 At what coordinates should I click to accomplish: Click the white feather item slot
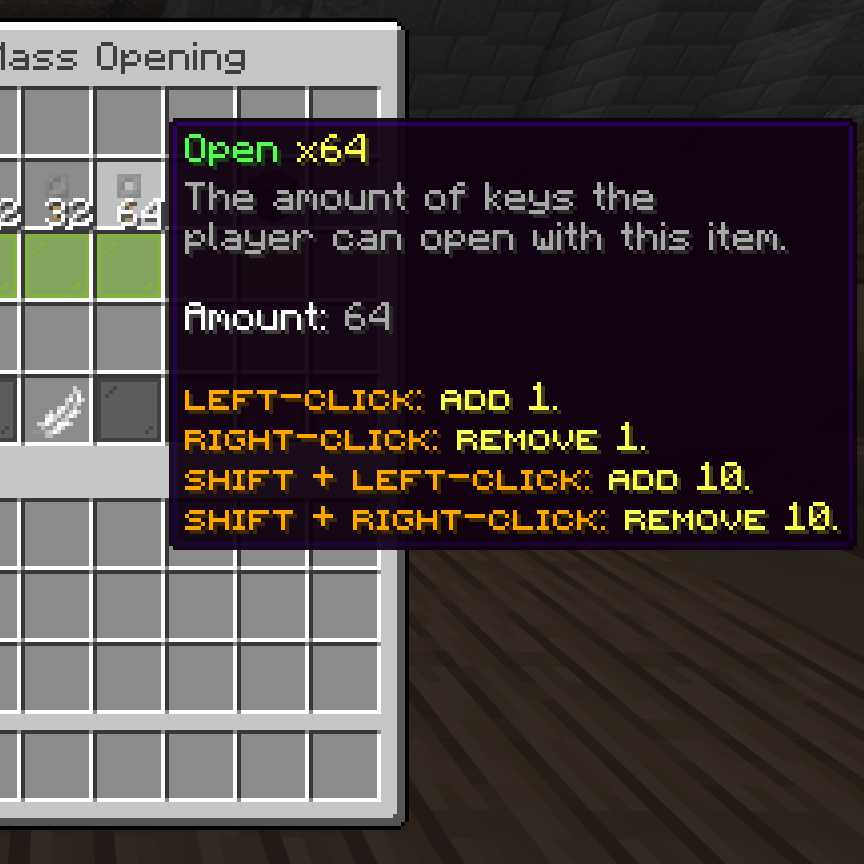(x=57, y=410)
